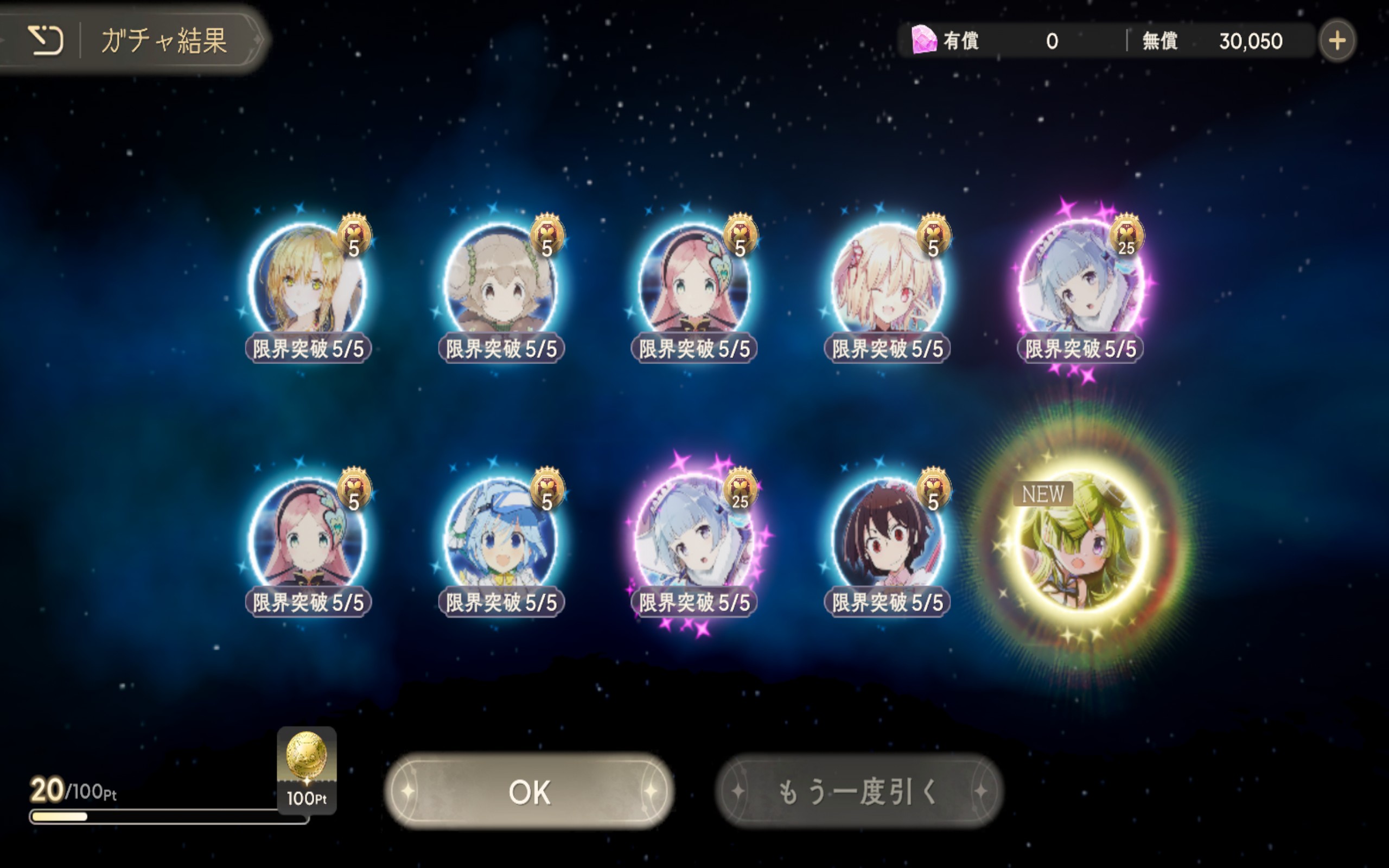Confirm gacha results with OK
Image resolution: width=1389 pixels, height=868 pixels.
pos(528,791)
